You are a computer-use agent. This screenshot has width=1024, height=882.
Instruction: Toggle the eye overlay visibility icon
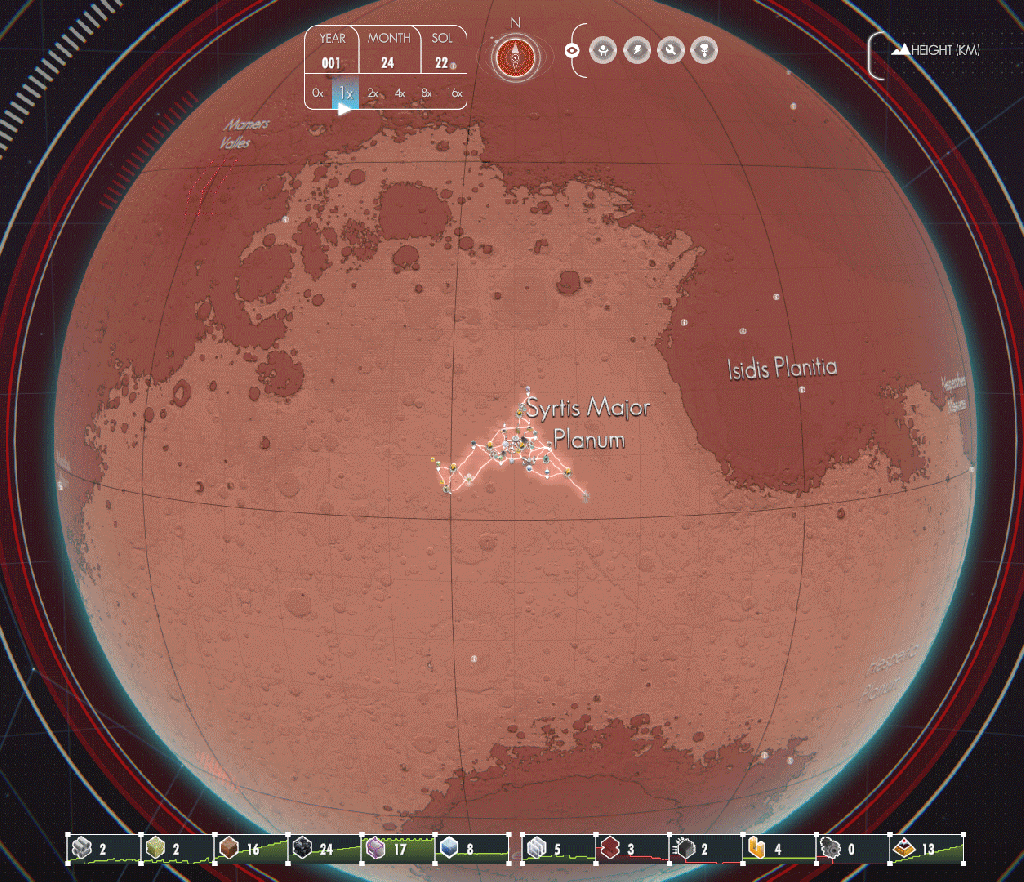pos(573,49)
